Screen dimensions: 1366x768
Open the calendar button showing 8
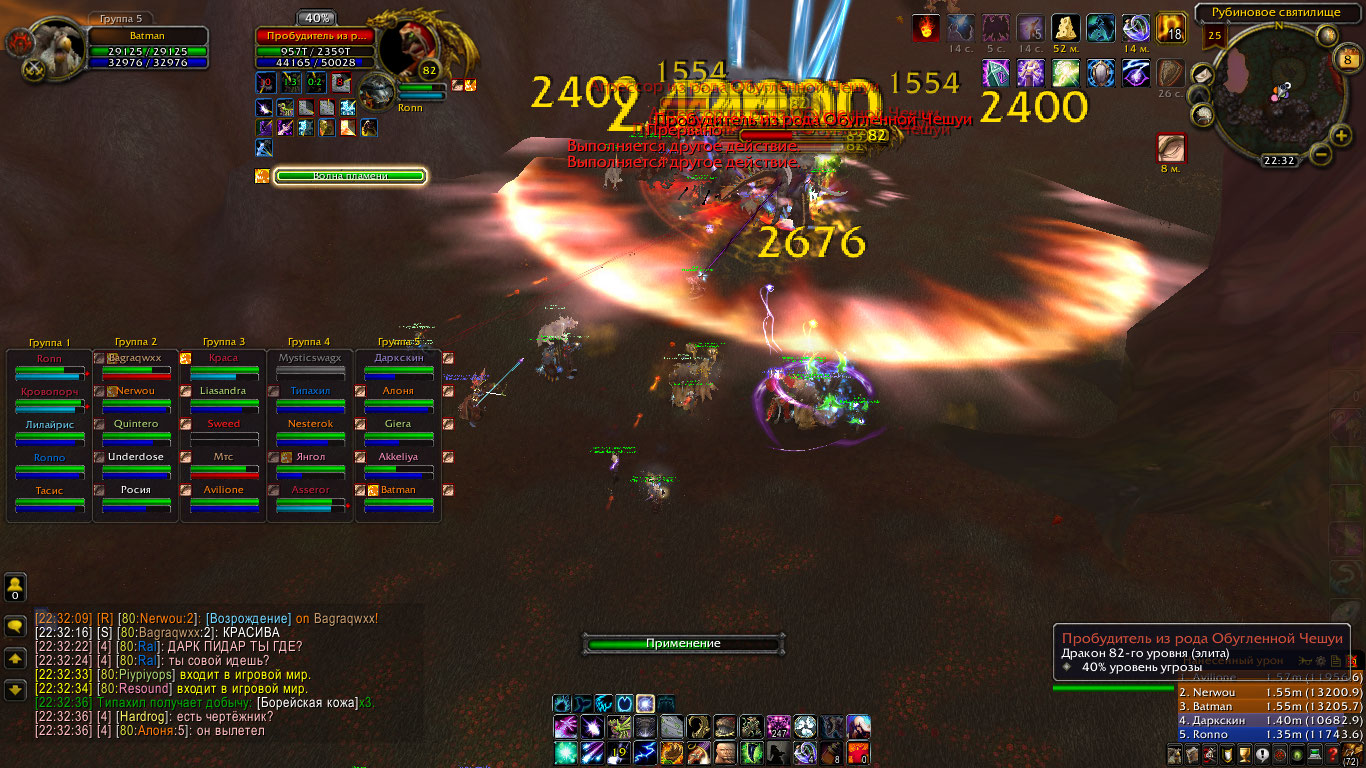click(x=1347, y=61)
